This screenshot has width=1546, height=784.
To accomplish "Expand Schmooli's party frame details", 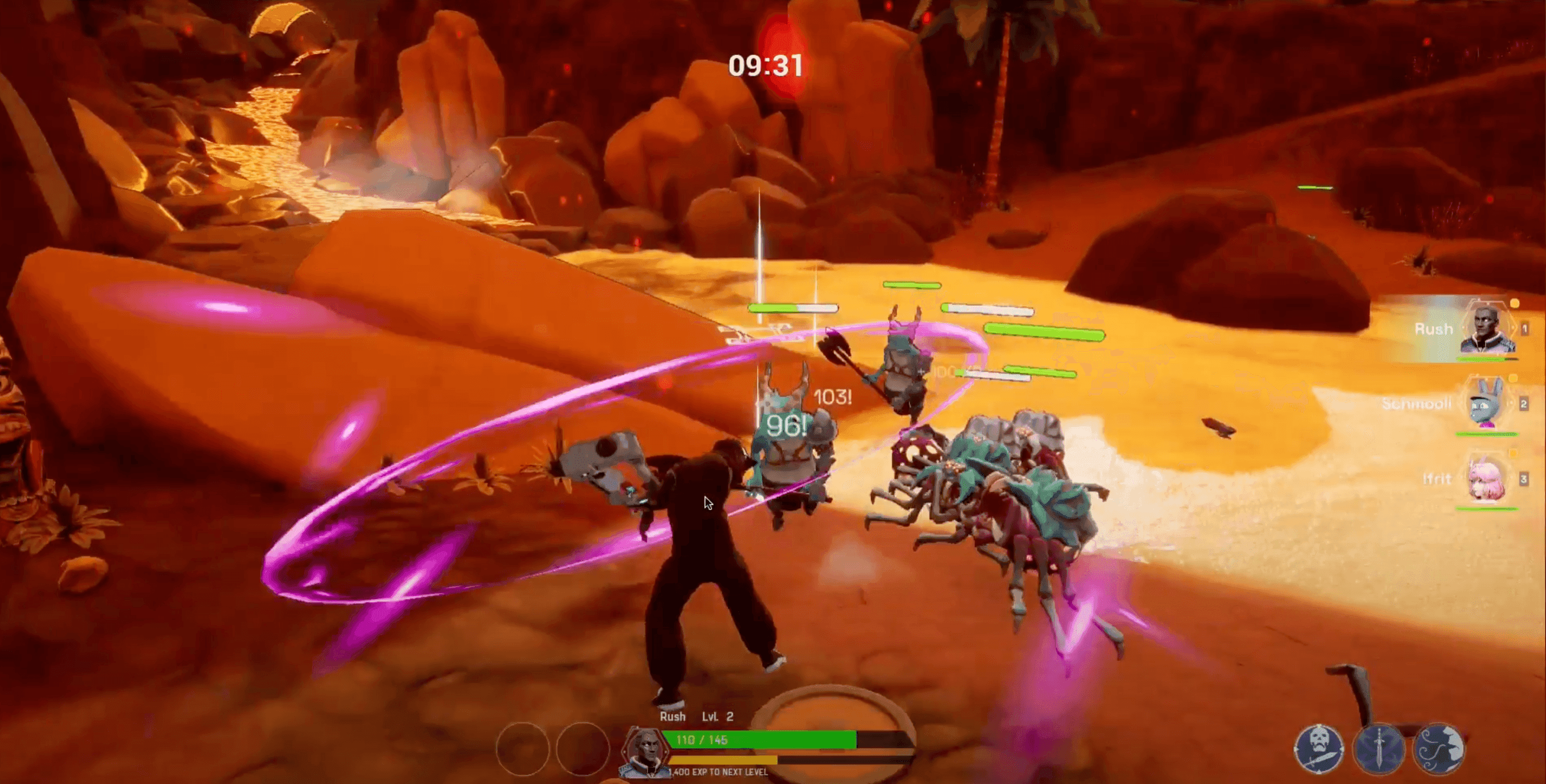I will [1525, 404].
